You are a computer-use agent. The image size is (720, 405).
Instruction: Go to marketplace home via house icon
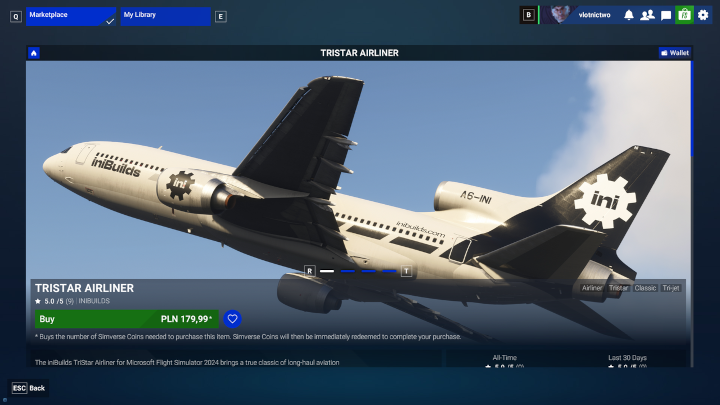(x=34, y=53)
